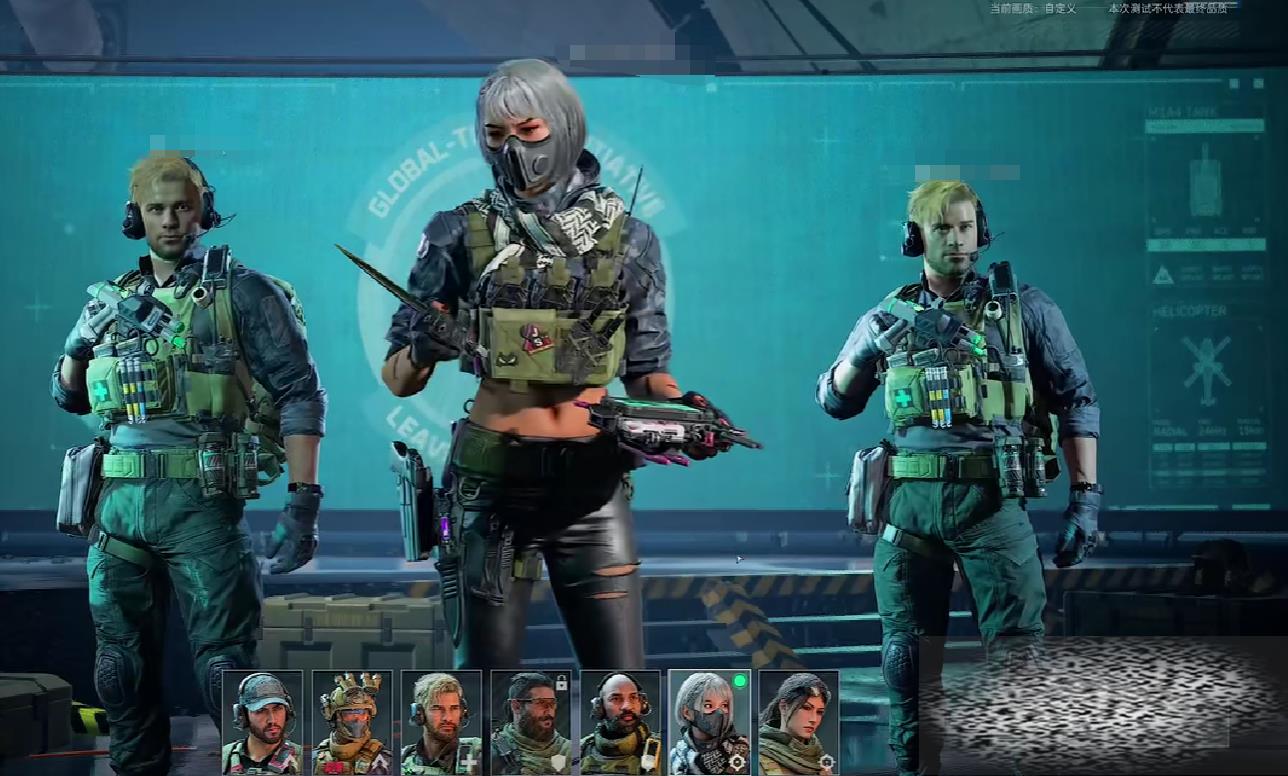Screen dimensions: 1288x776
Task: Pick the blond medic operator portrait
Action: click(x=441, y=722)
